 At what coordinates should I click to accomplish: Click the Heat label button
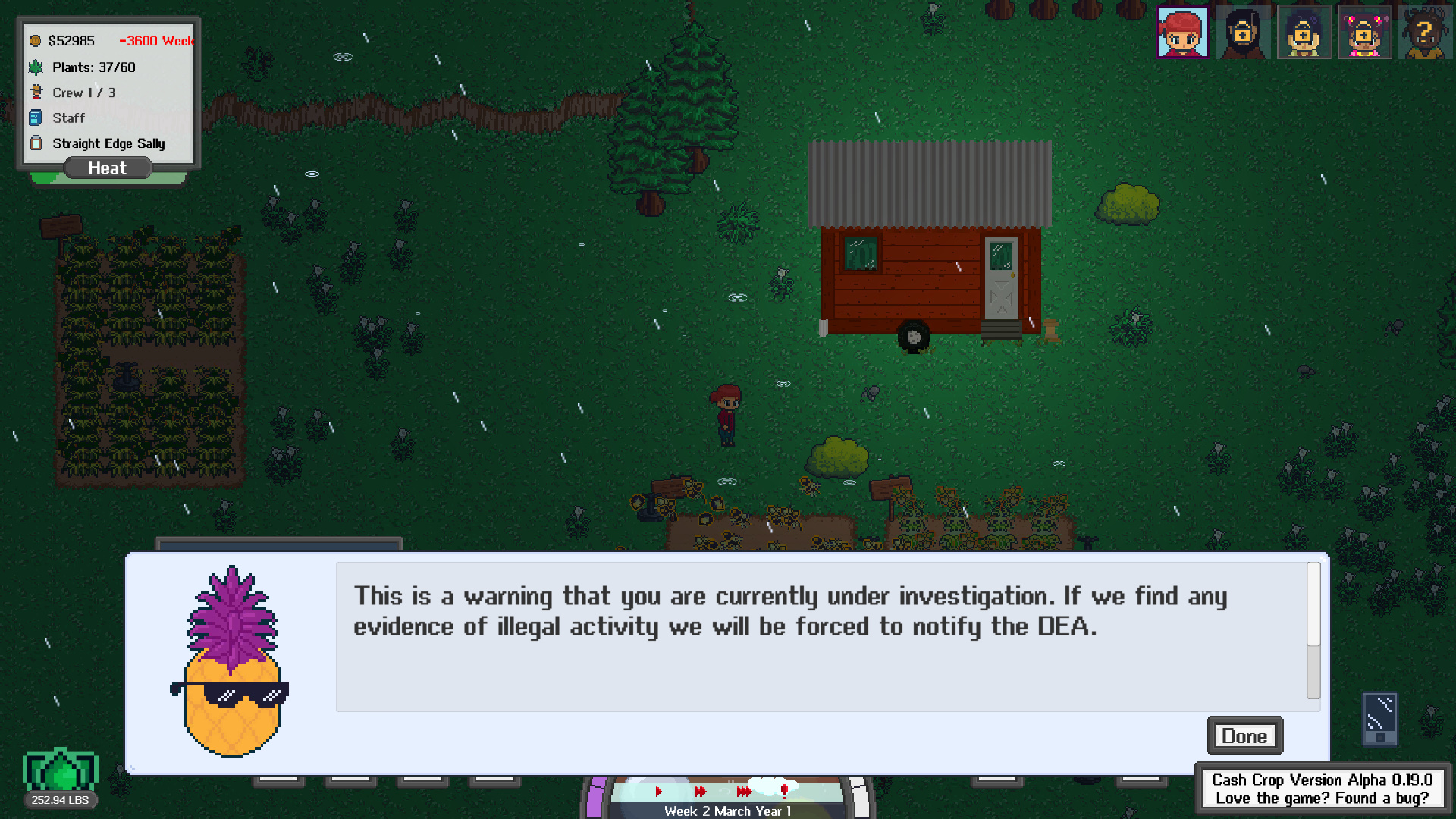click(107, 168)
